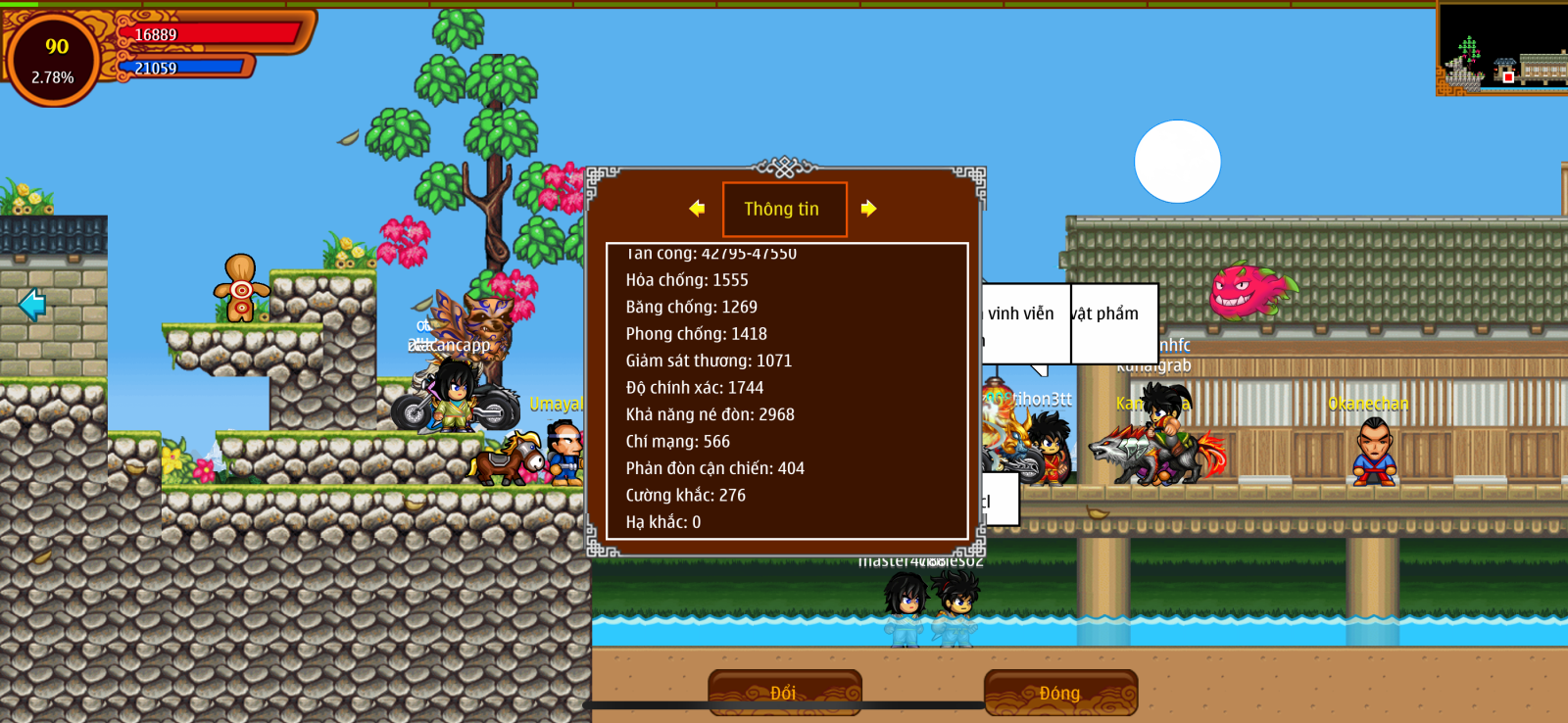
Task: Click the yellow right arrow beside Thông tin
Action: (x=868, y=209)
